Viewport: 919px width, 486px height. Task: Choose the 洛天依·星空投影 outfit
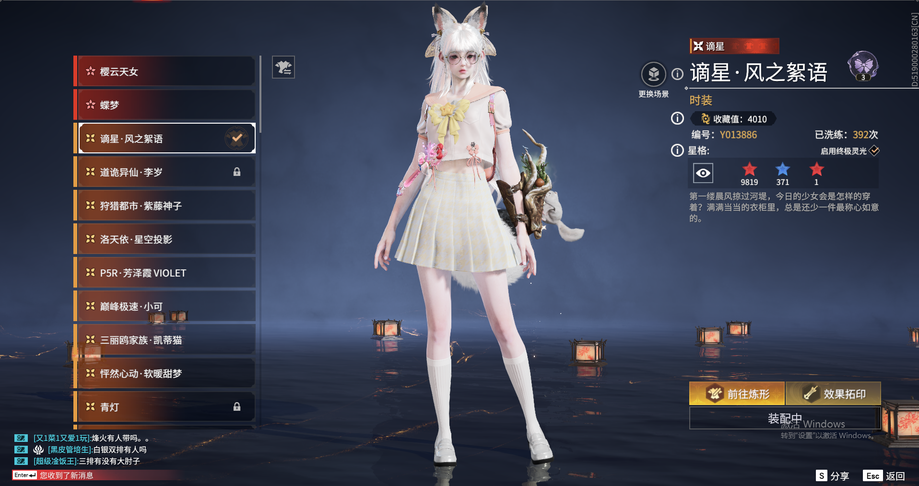(x=165, y=239)
